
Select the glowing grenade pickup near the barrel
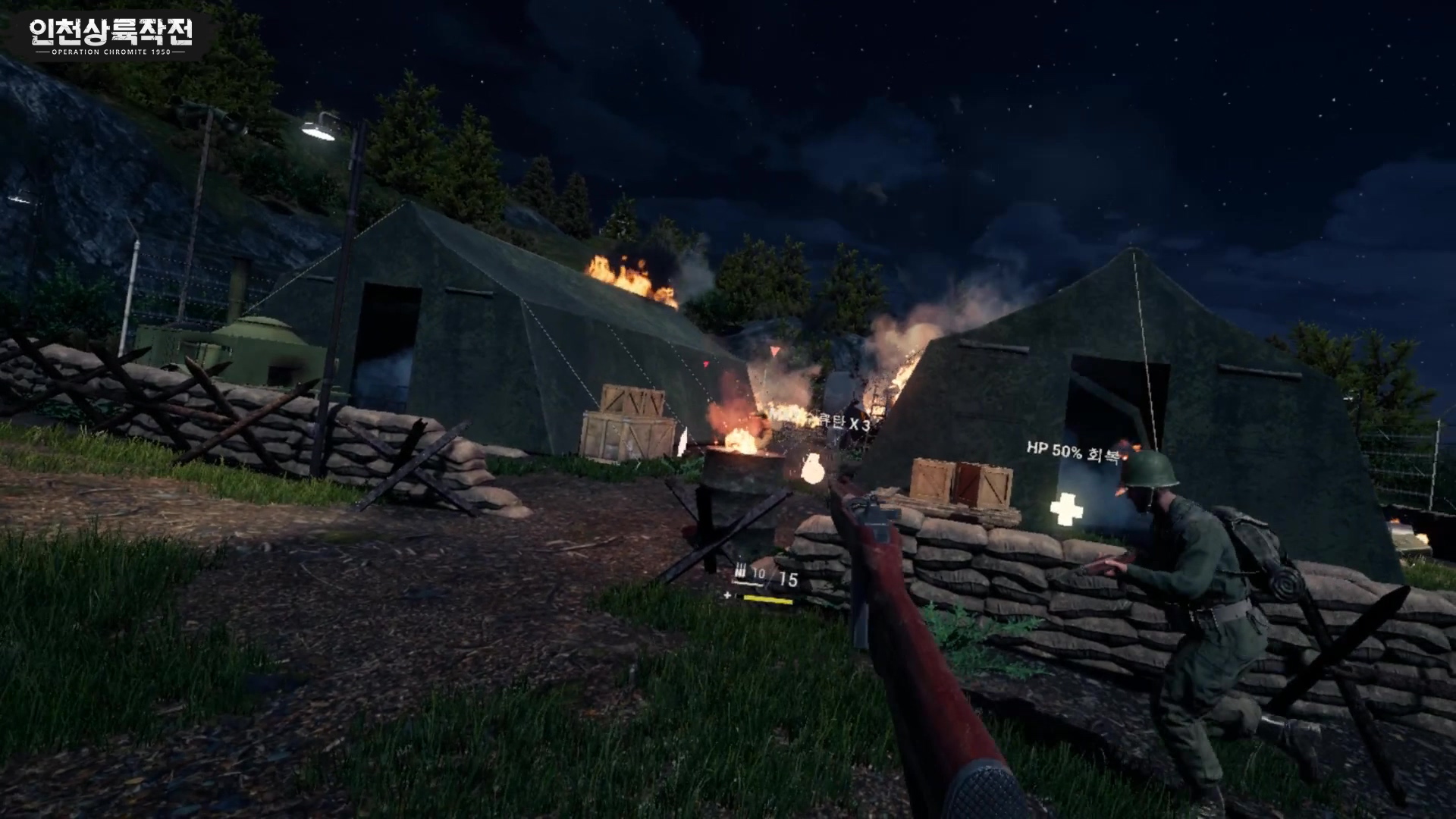(813, 470)
